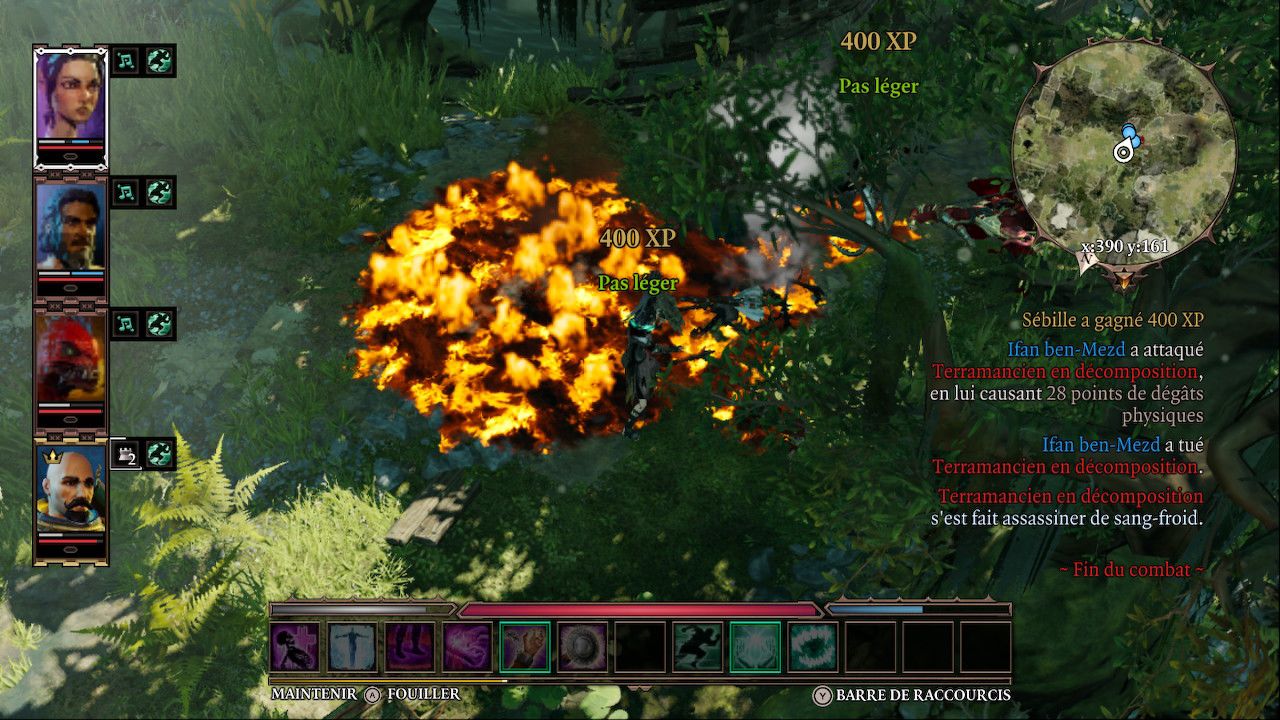Open the circular minimap
The height and width of the screenshot is (720, 1280).
pos(1124,150)
